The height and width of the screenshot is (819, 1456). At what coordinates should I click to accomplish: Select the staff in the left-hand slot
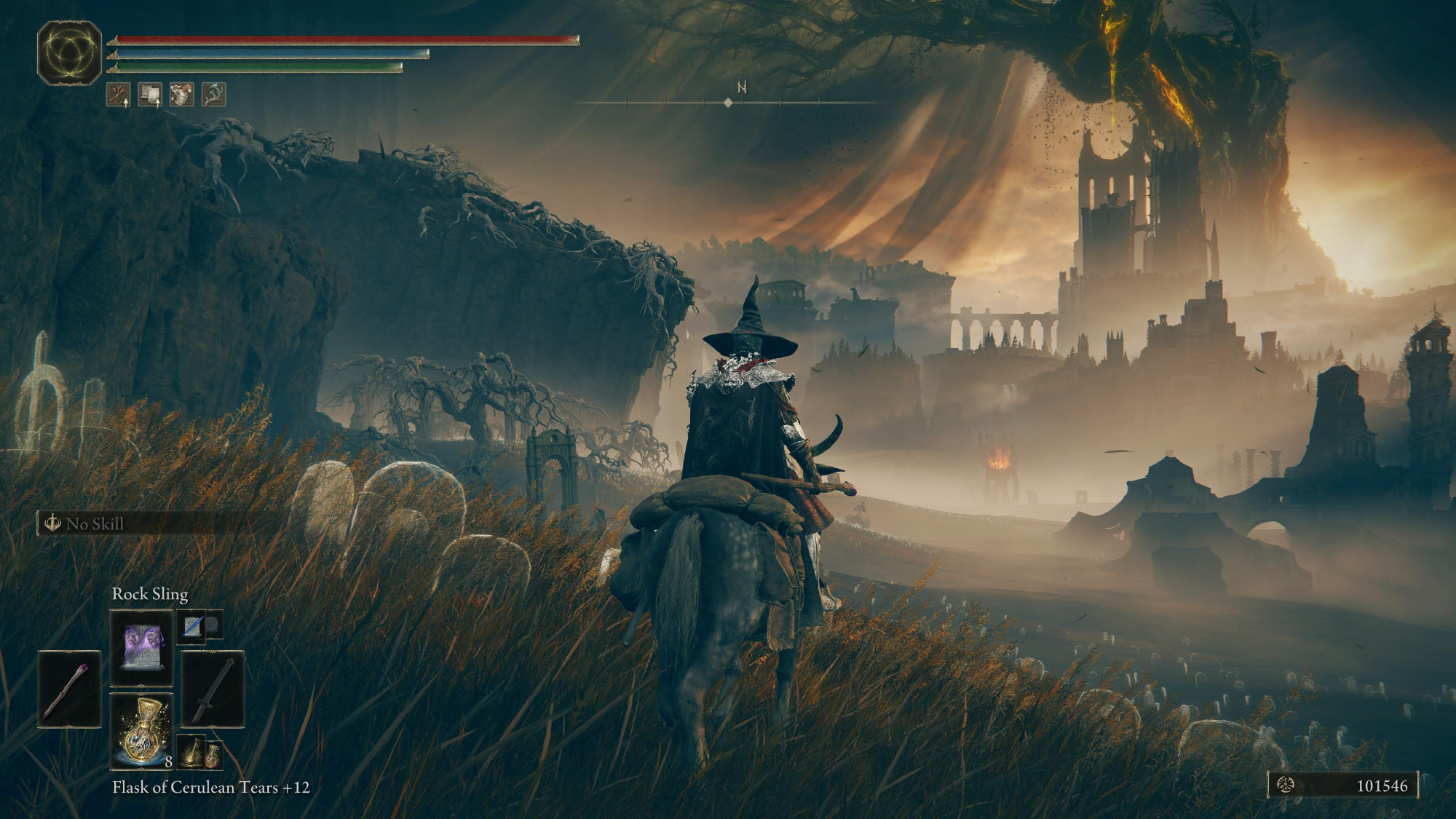pos(70,689)
